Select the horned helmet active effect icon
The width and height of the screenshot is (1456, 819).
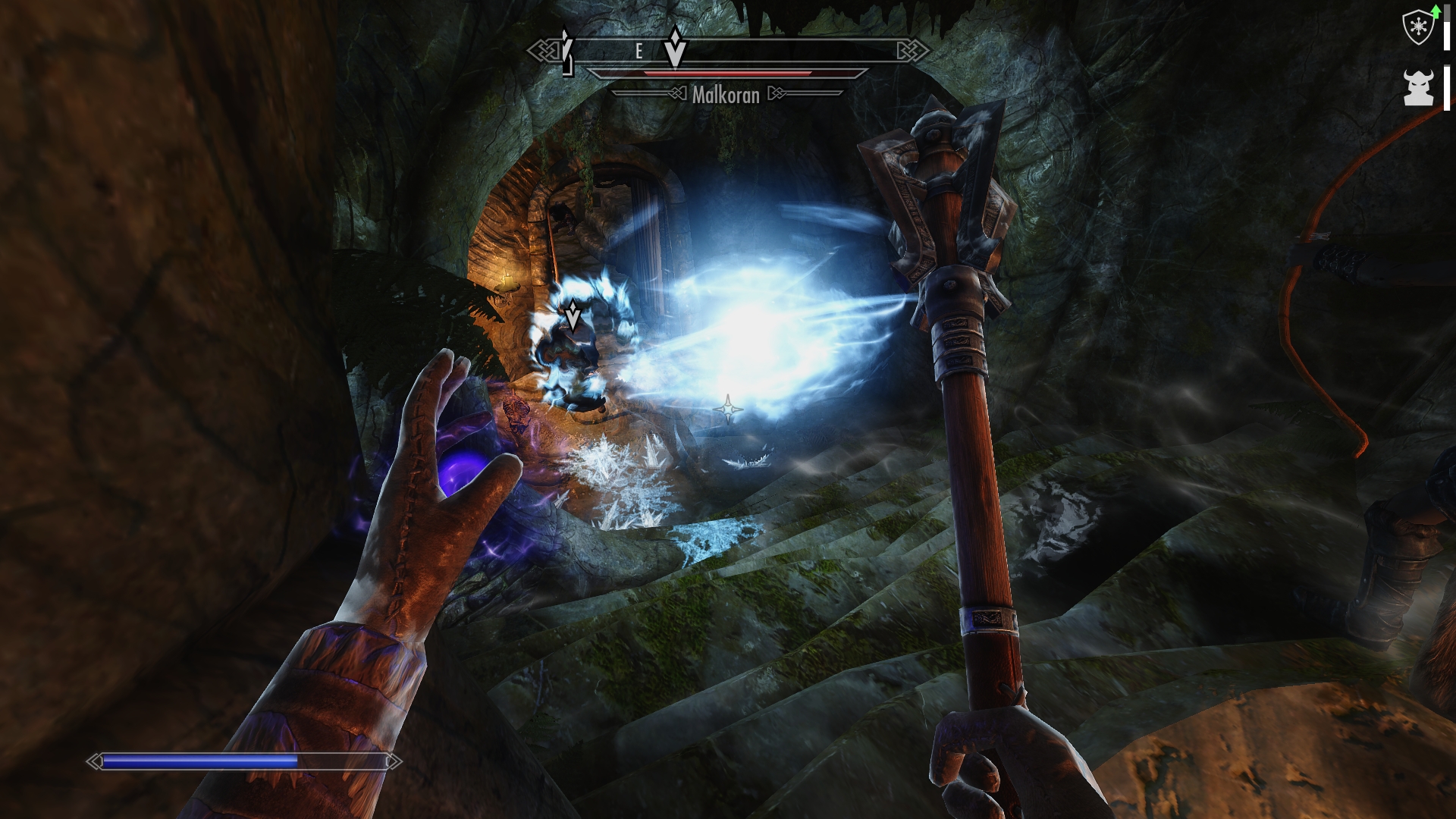pyautogui.click(x=1417, y=88)
